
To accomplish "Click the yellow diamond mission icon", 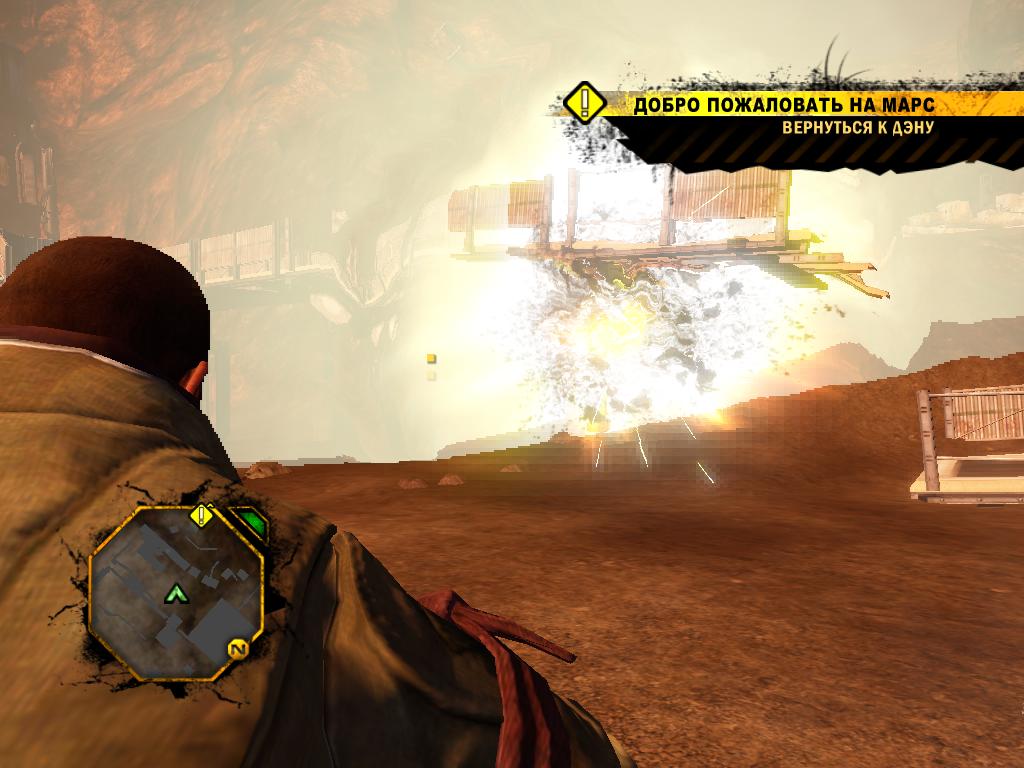I will (x=584, y=104).
